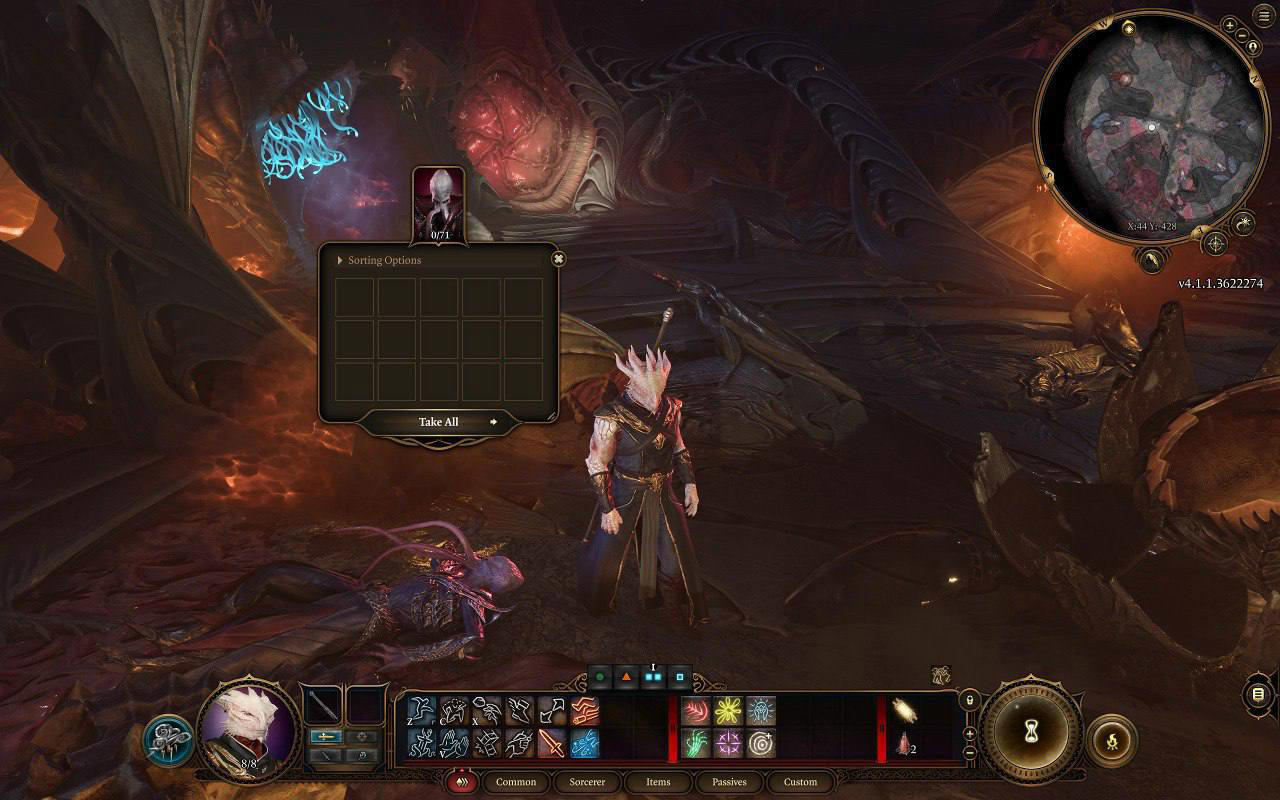Switch to the Common hotbar tab
Screen dimensions: 1280x800
516,782
